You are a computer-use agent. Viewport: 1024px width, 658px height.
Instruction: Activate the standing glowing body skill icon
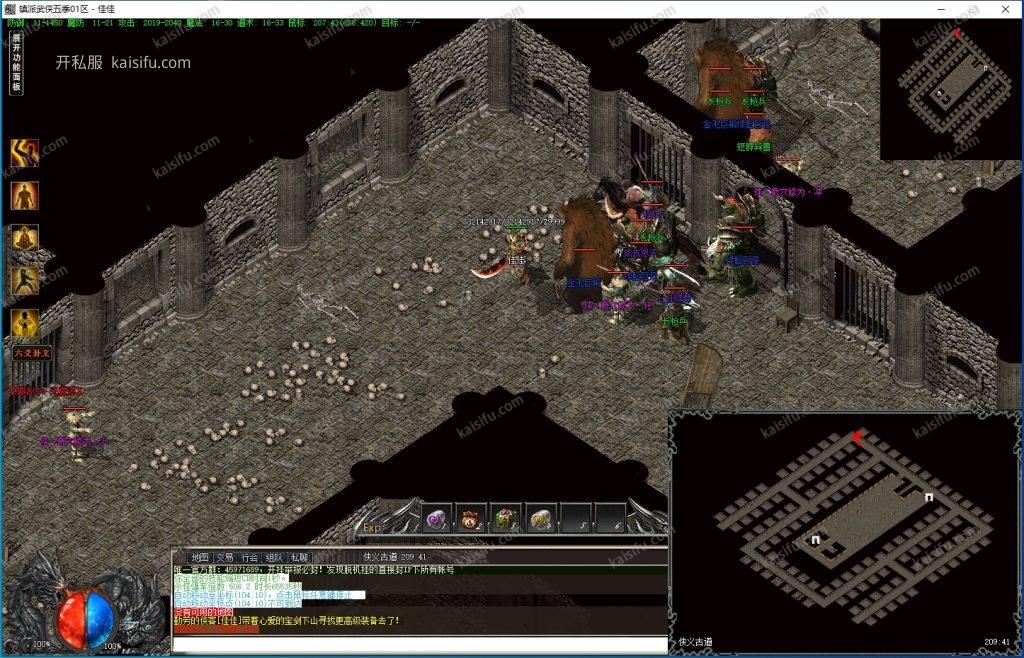25,196
